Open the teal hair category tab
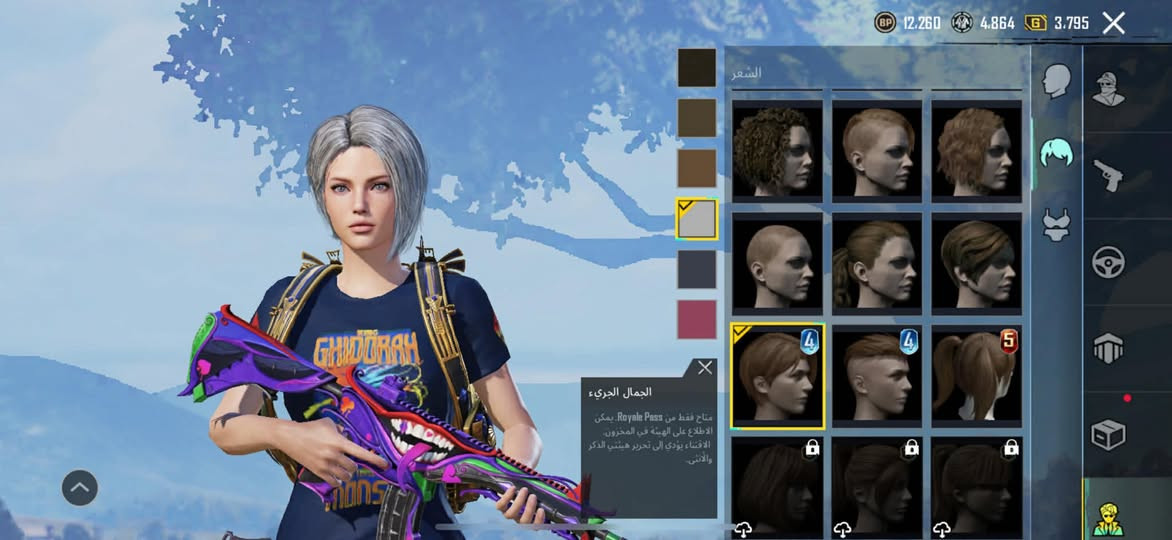The image size is (1172, 540). pos(1056,152)
